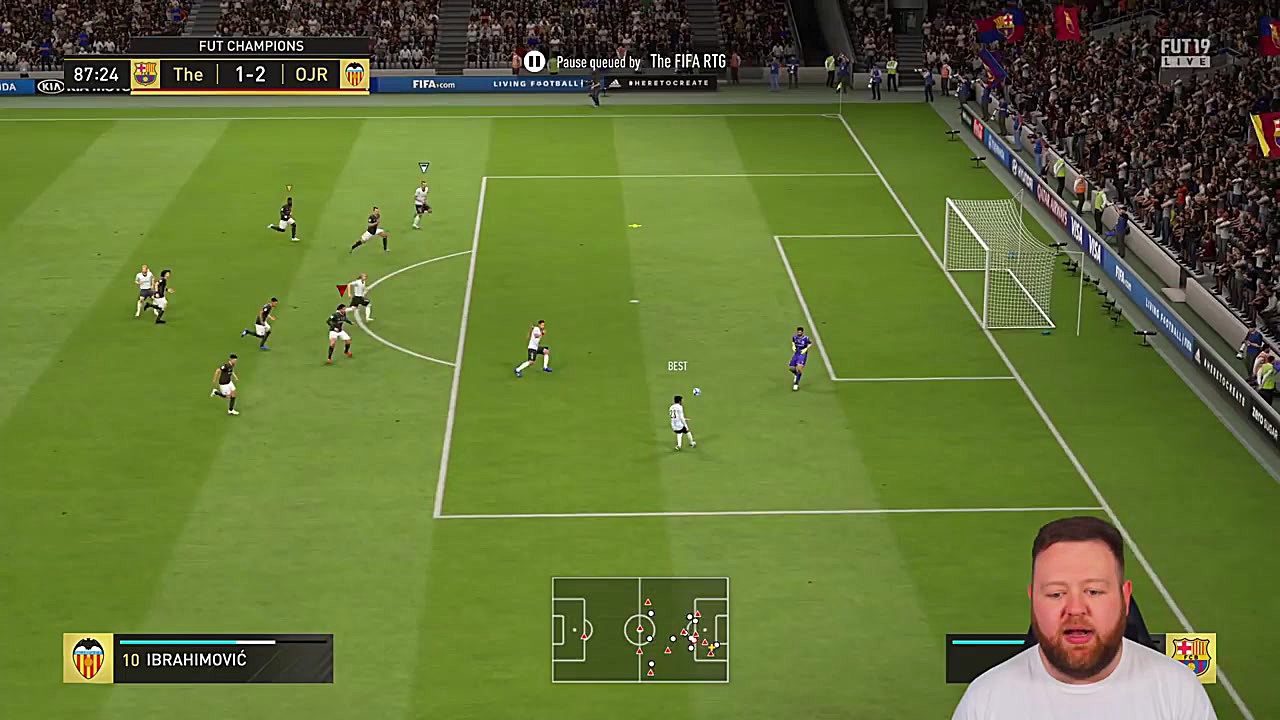The height and width of the screenshot is (720, 1280).
Task: Click the pause icon in the notification banner
Action: point(534,61)
